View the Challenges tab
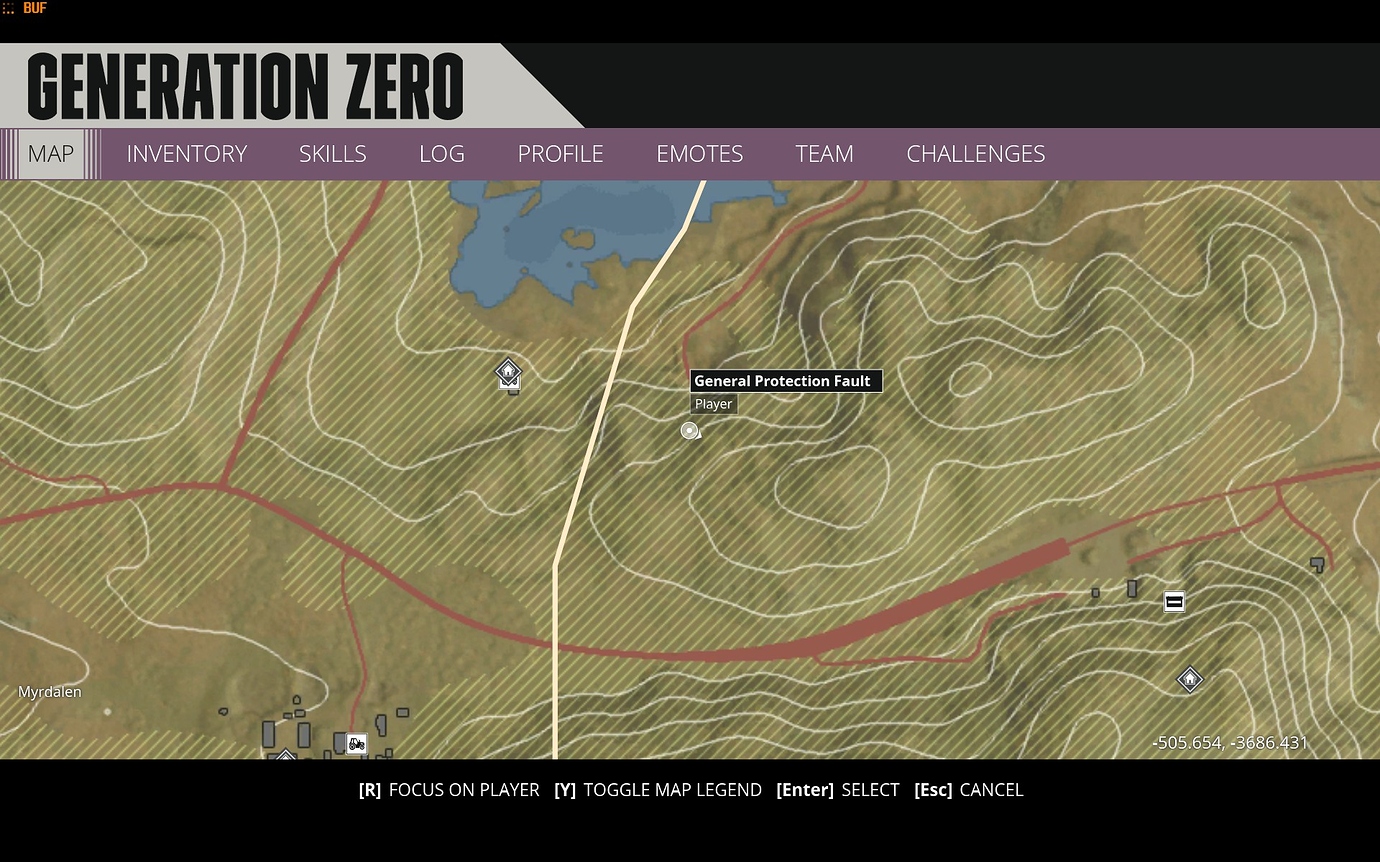The image size is (1380, 862). click(975, 154)
